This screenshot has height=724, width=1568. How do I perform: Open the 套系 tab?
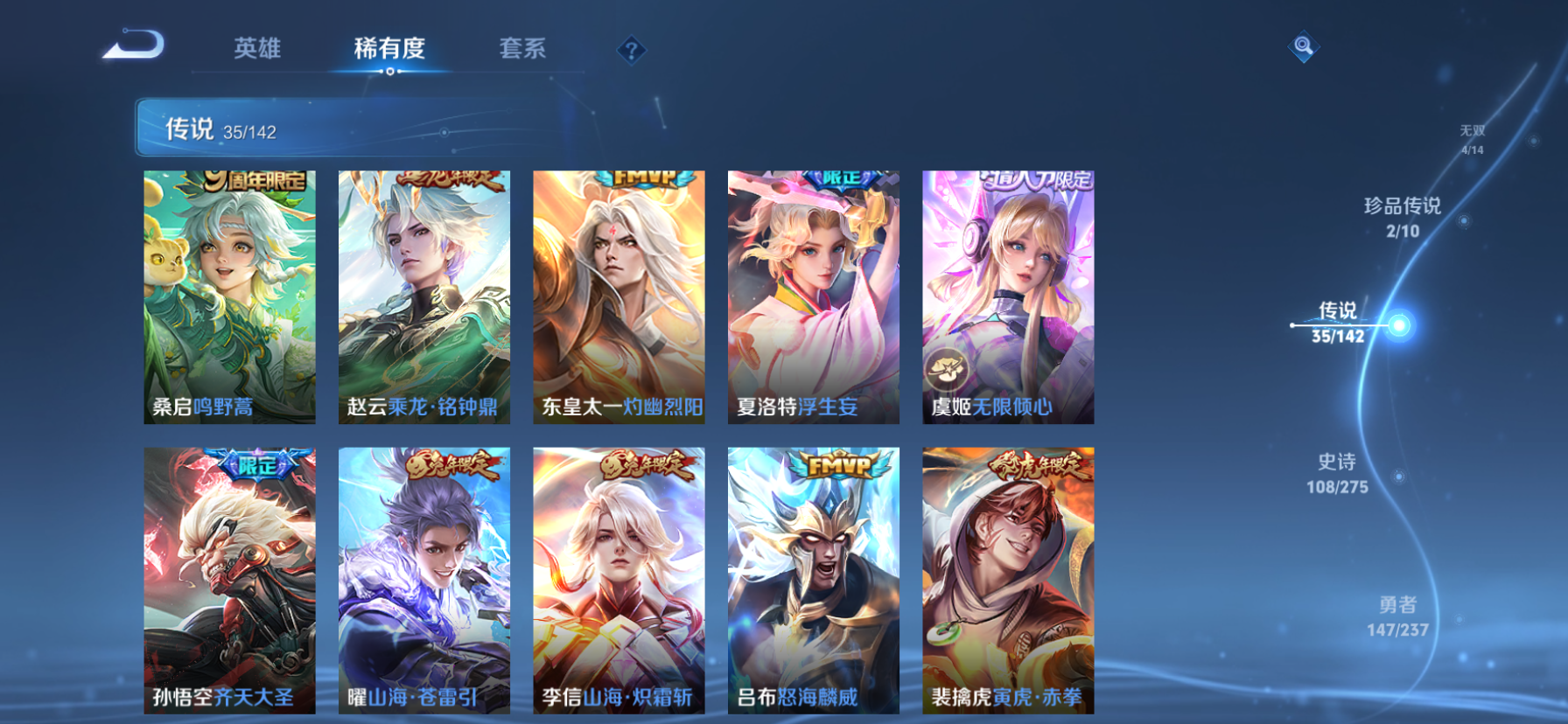(522, 50)
